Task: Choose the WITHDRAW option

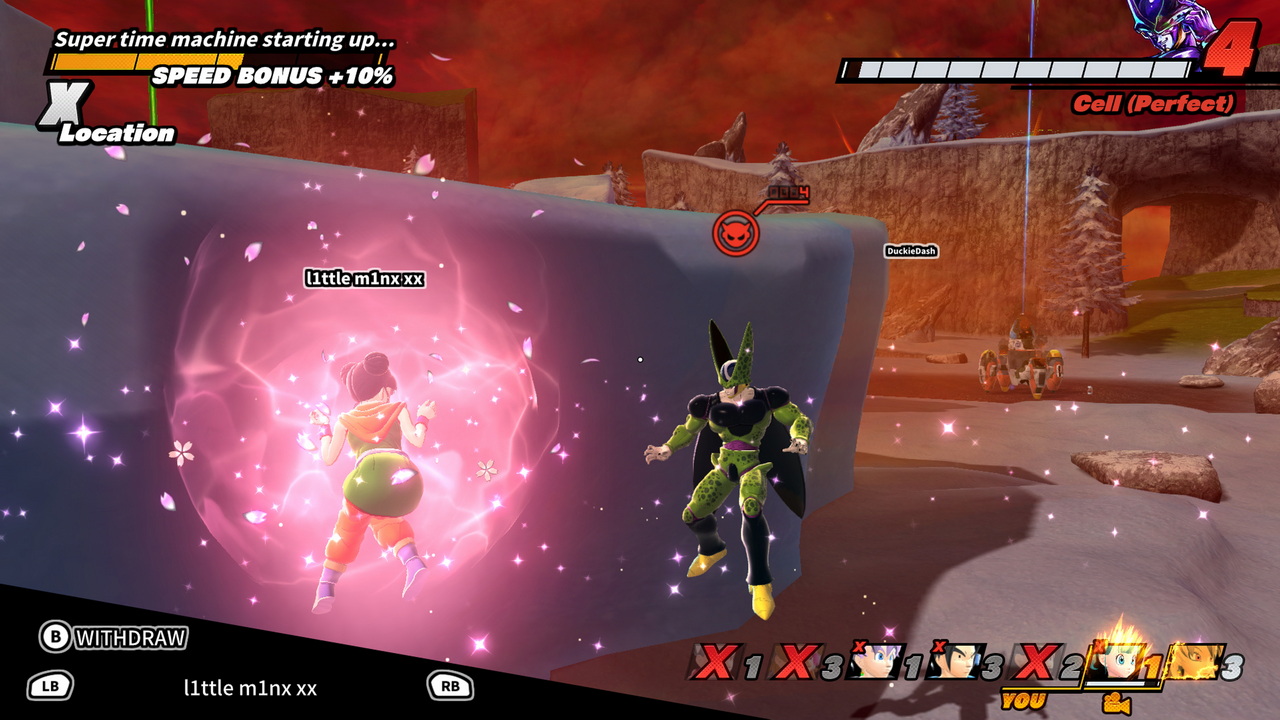Action: 114,637
